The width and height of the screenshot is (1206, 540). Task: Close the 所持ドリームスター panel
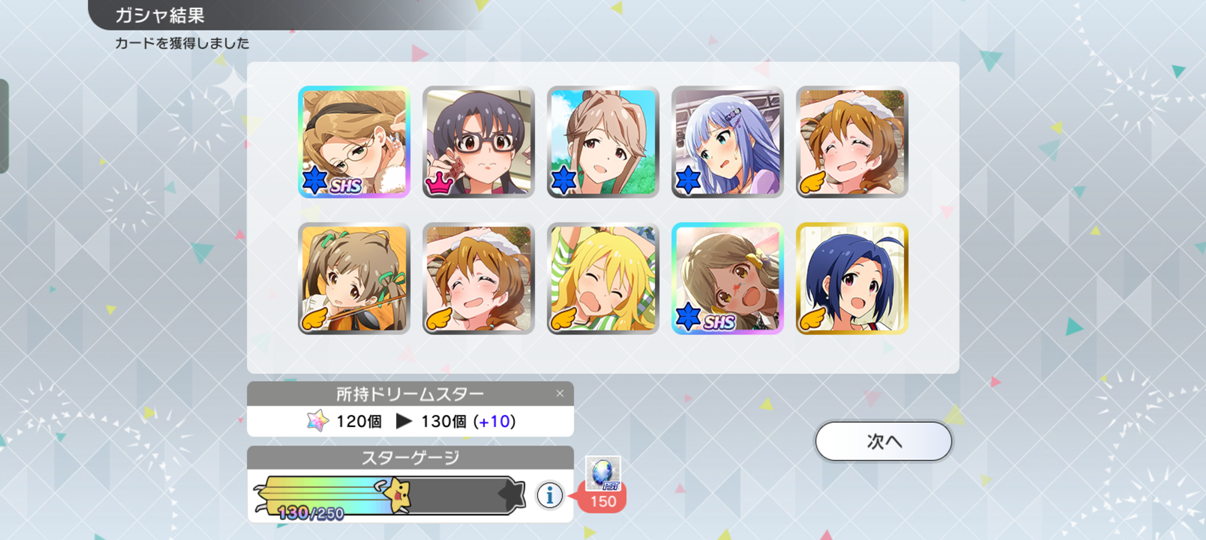[560, 394]
